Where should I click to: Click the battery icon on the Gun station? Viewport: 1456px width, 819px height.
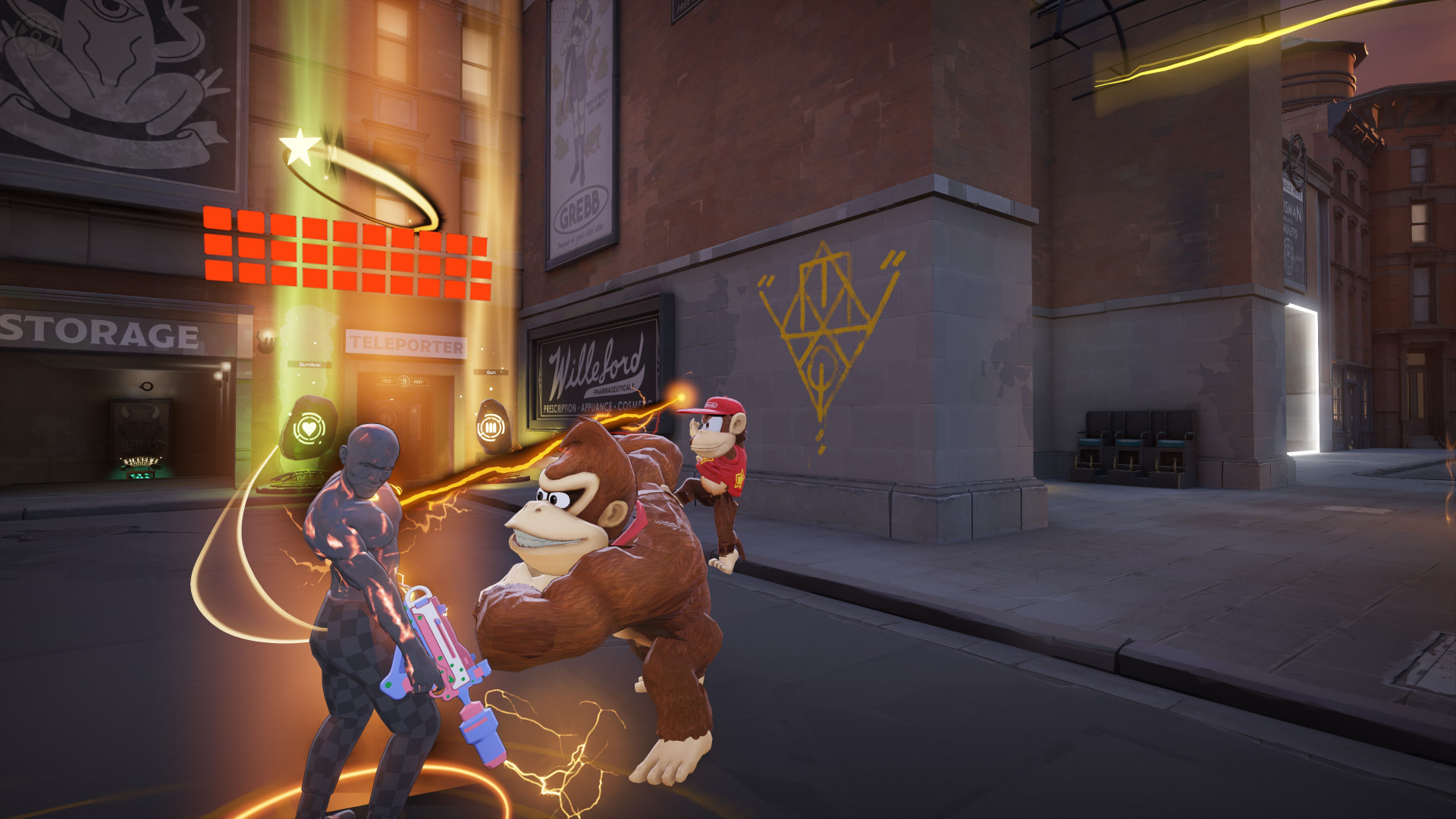tap(491, 428)
